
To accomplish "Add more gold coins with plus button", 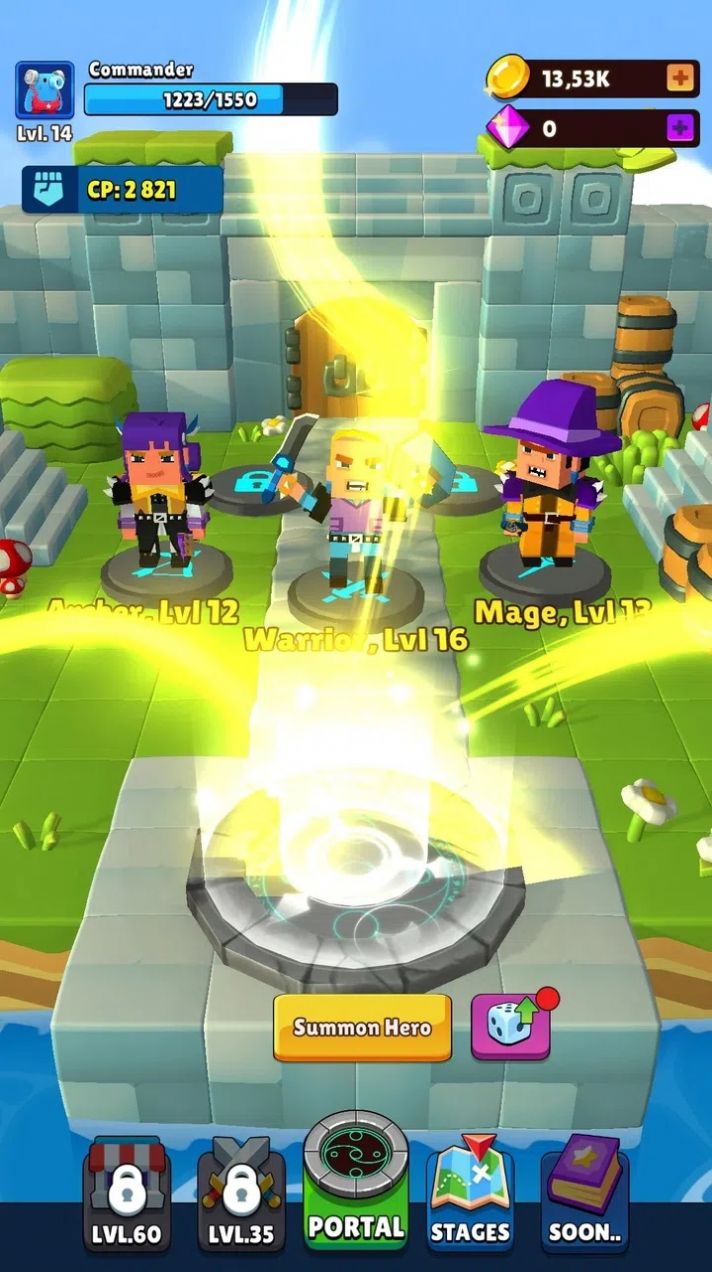I will click(681, 79).
